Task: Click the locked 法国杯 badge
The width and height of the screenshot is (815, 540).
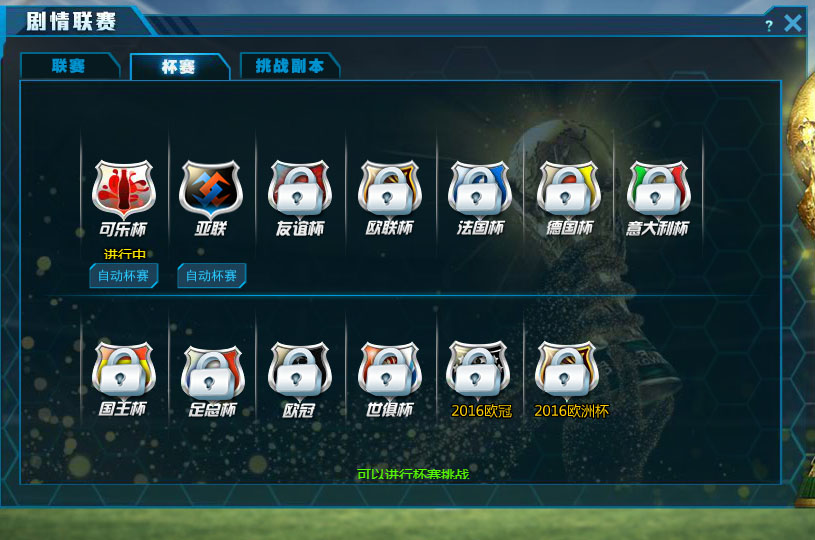Action: (479, 188)
